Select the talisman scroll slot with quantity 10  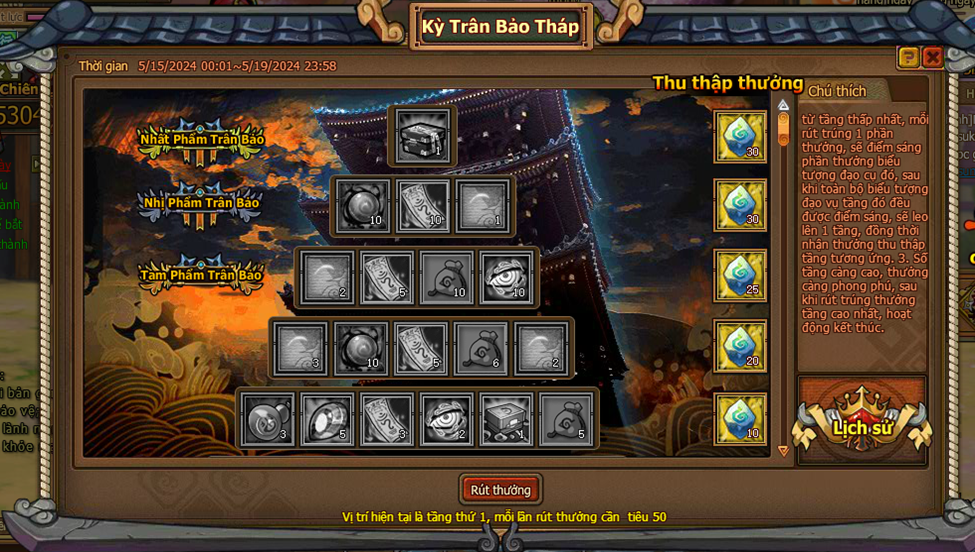(x=422, y=206)
